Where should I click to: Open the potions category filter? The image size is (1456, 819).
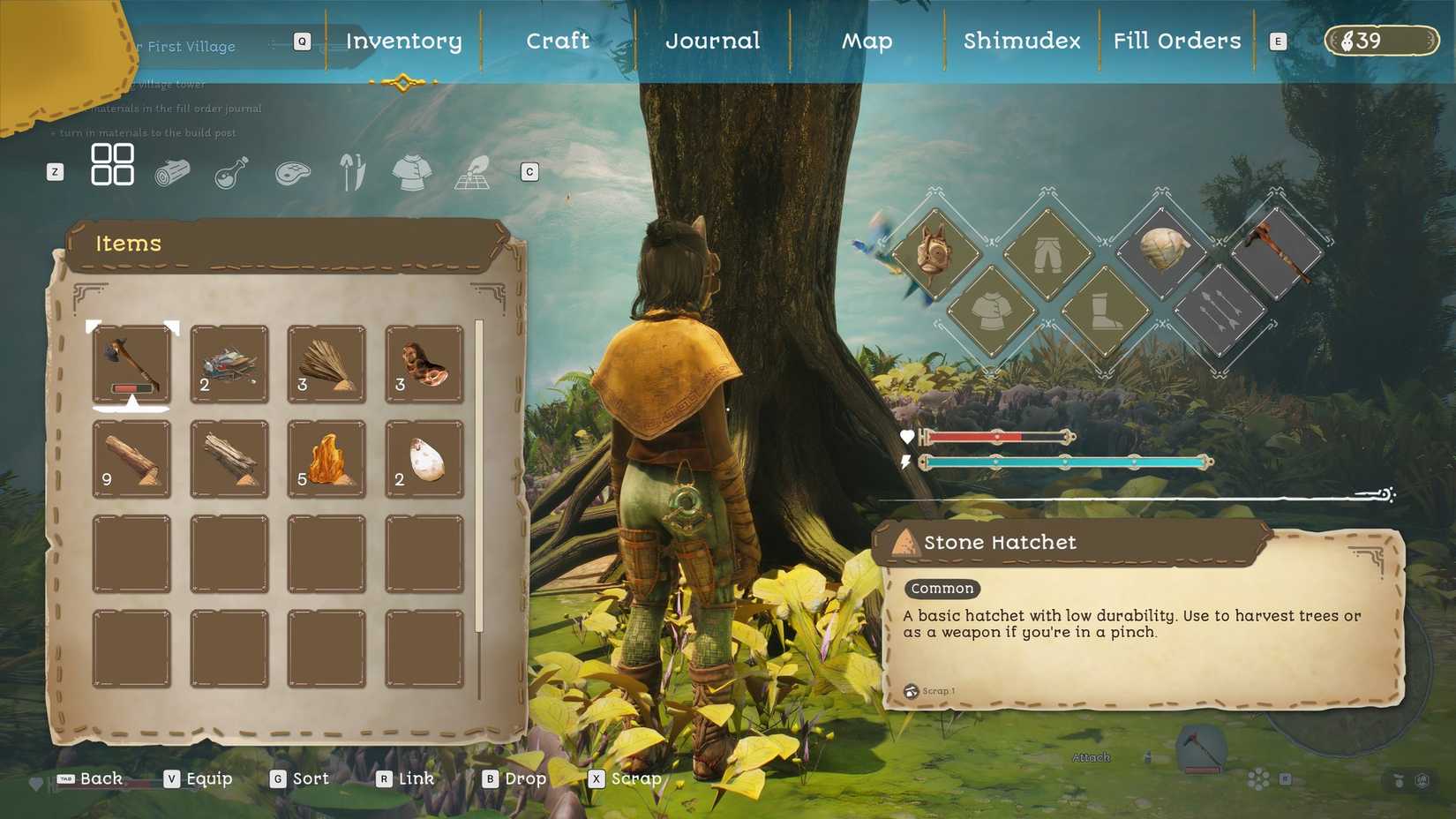(x=233, y=169)
